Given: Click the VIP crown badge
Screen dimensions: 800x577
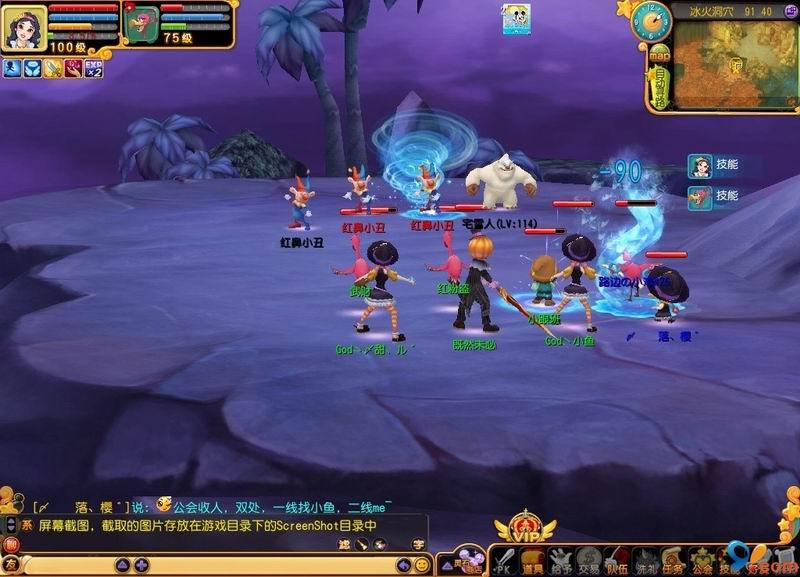Looking at the screenshot, I should 520,528.
